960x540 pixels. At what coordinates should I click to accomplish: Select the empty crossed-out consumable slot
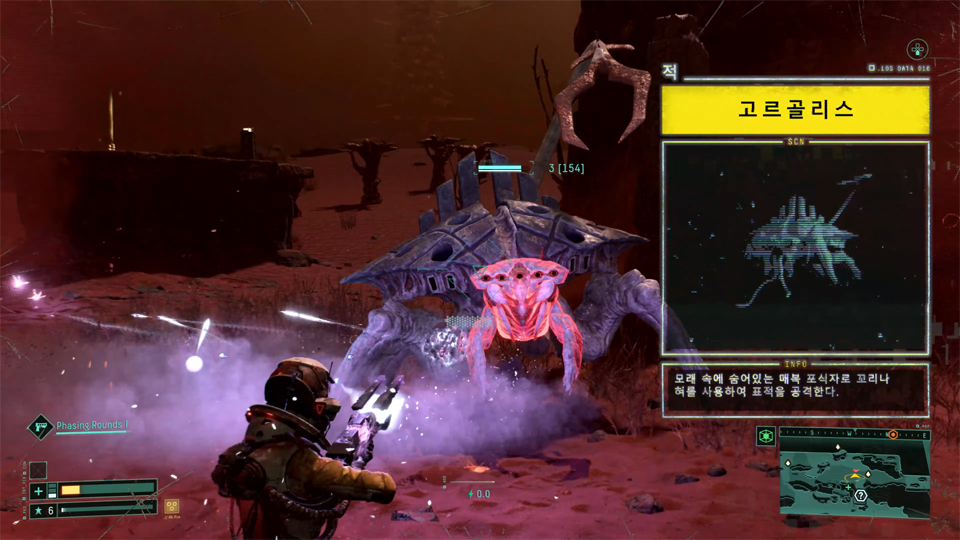38,469
